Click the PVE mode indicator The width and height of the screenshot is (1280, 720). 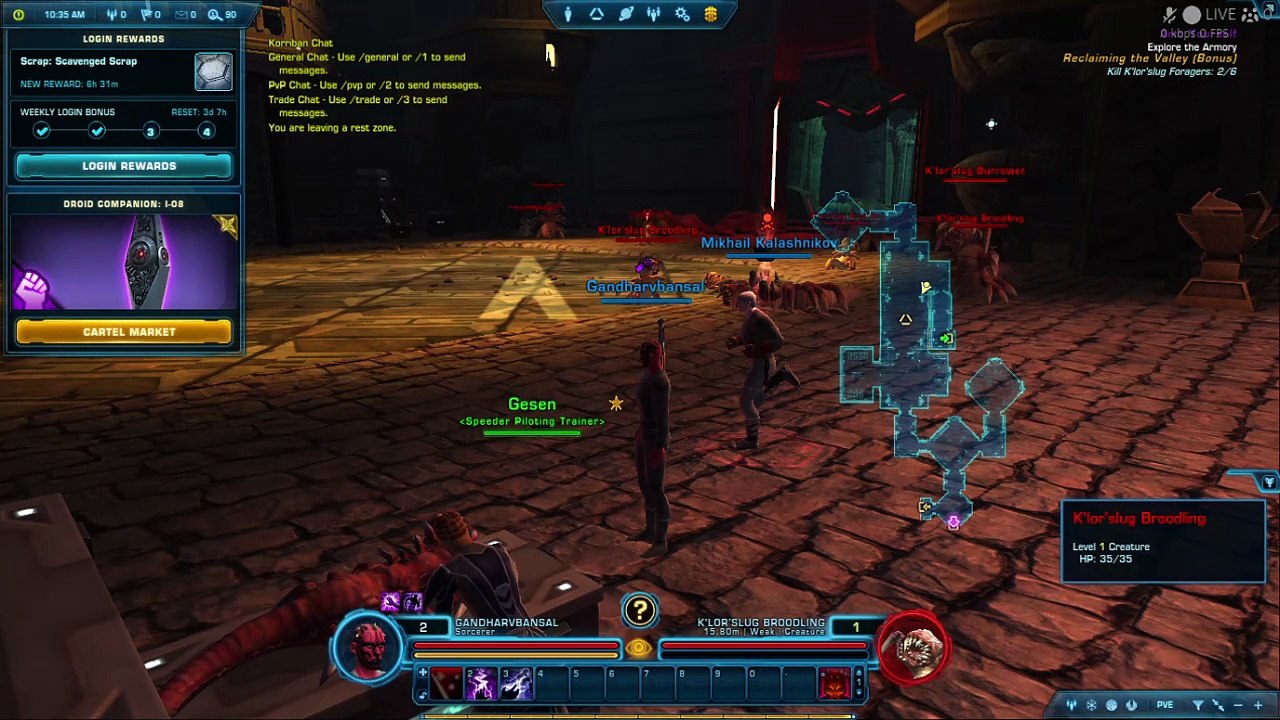1165,705
